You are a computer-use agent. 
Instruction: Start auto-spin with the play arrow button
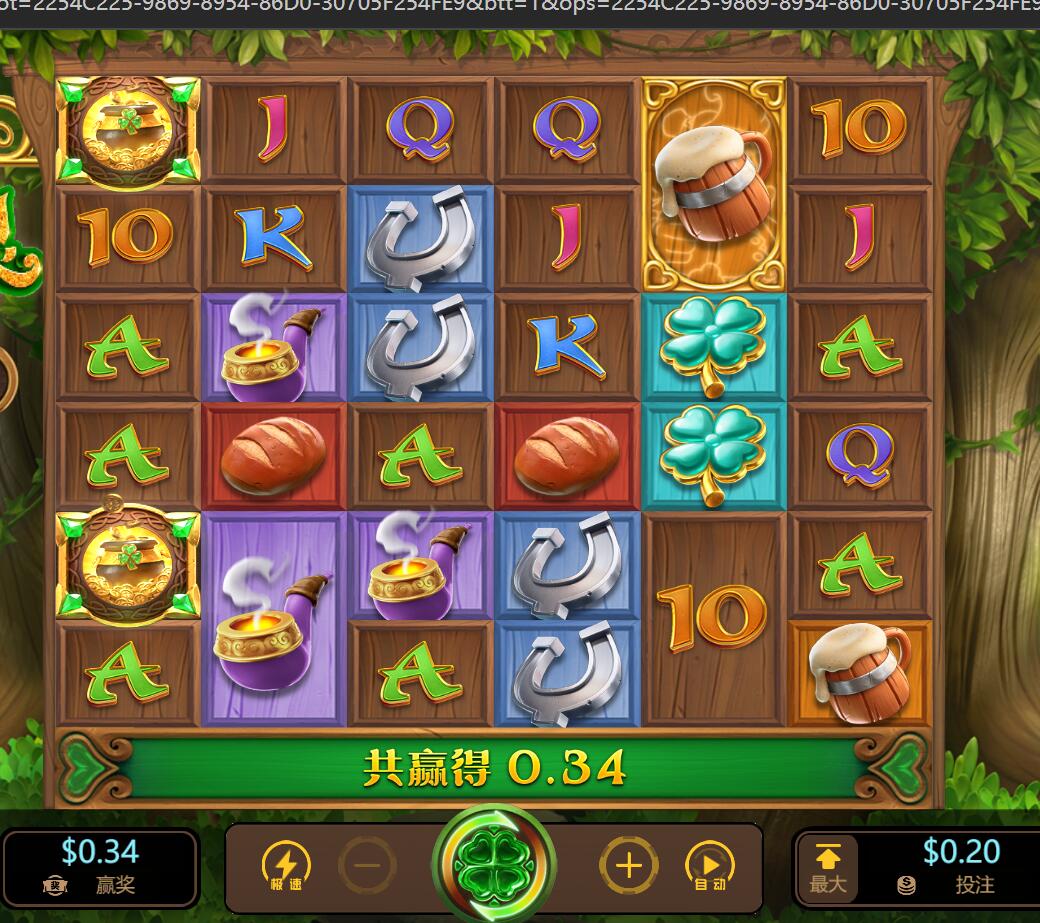coord(709,865)
